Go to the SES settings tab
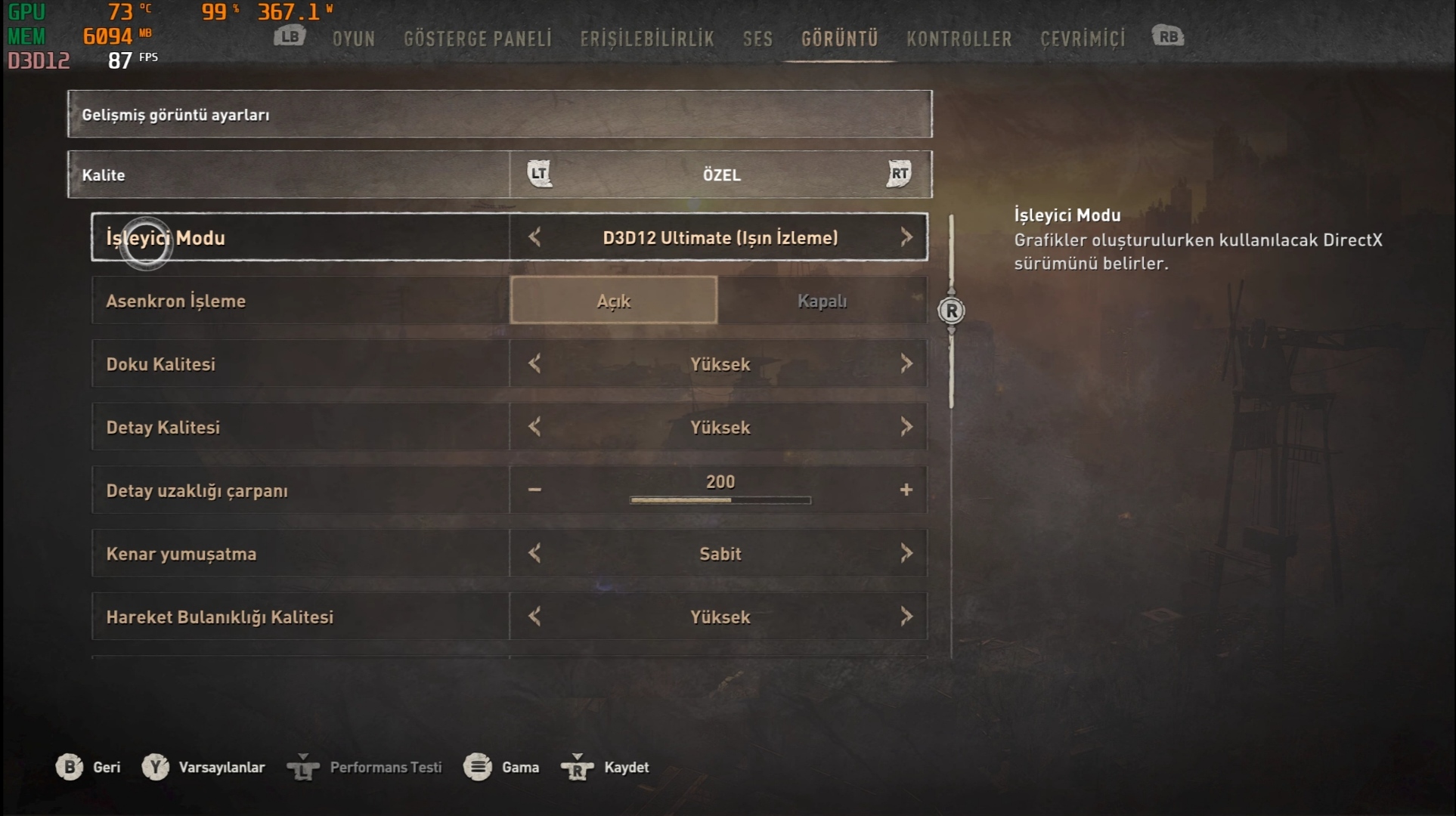1456x816 pixels. coord(757,39)
